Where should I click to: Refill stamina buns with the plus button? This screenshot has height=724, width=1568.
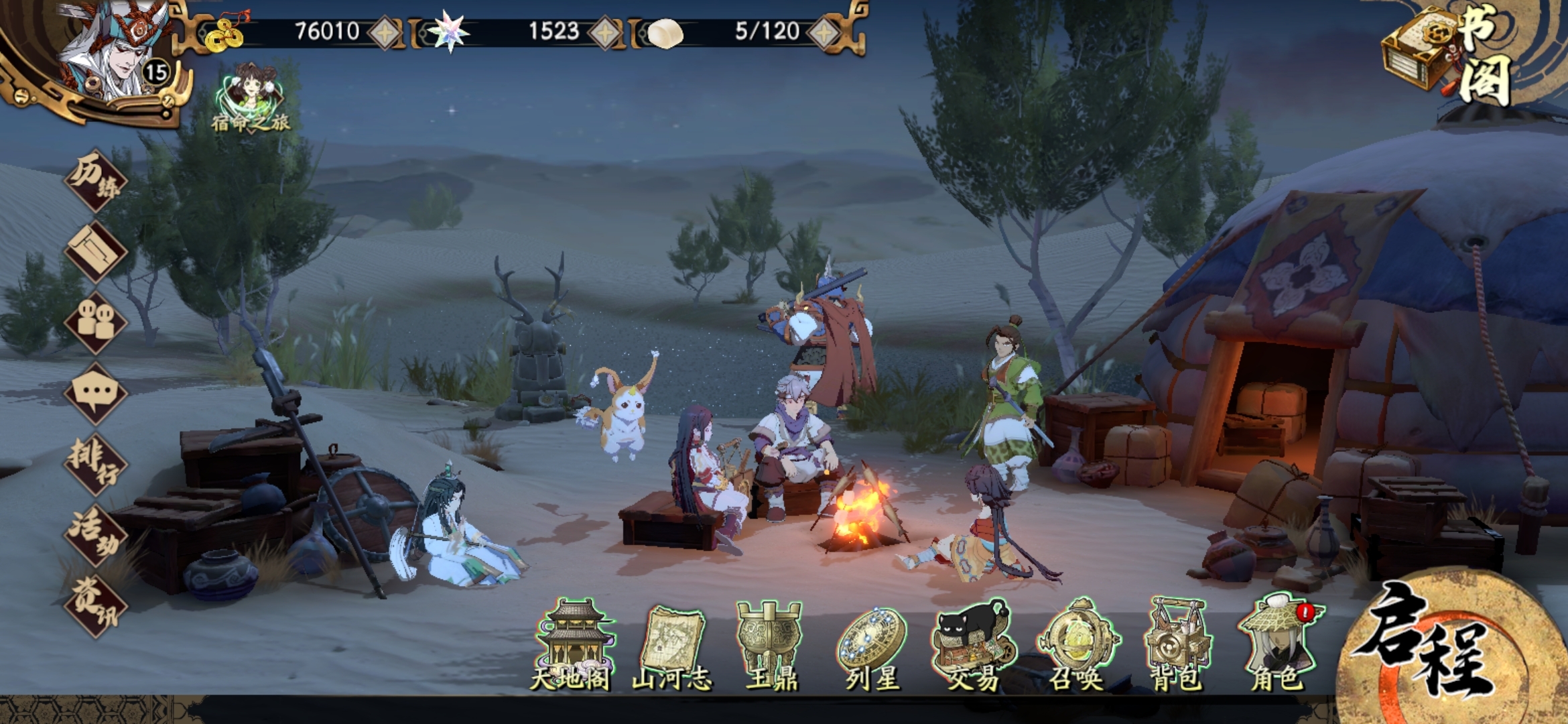click(825, 32)
